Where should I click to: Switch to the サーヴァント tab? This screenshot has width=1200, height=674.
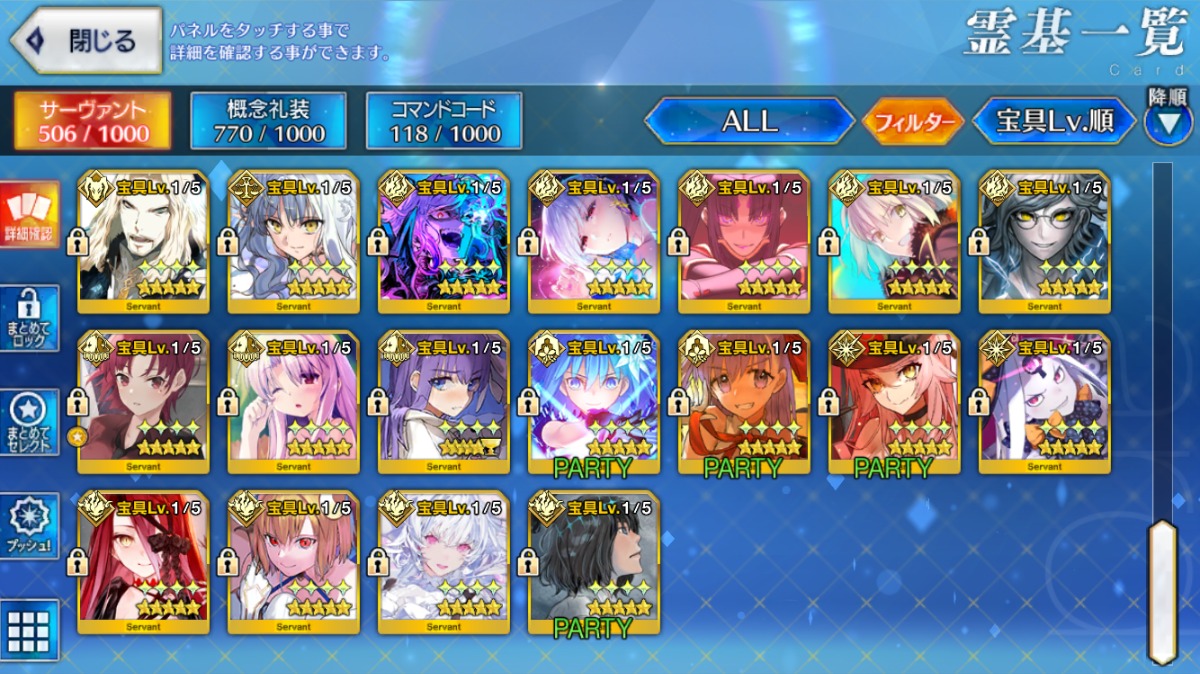tap(92, 121)
